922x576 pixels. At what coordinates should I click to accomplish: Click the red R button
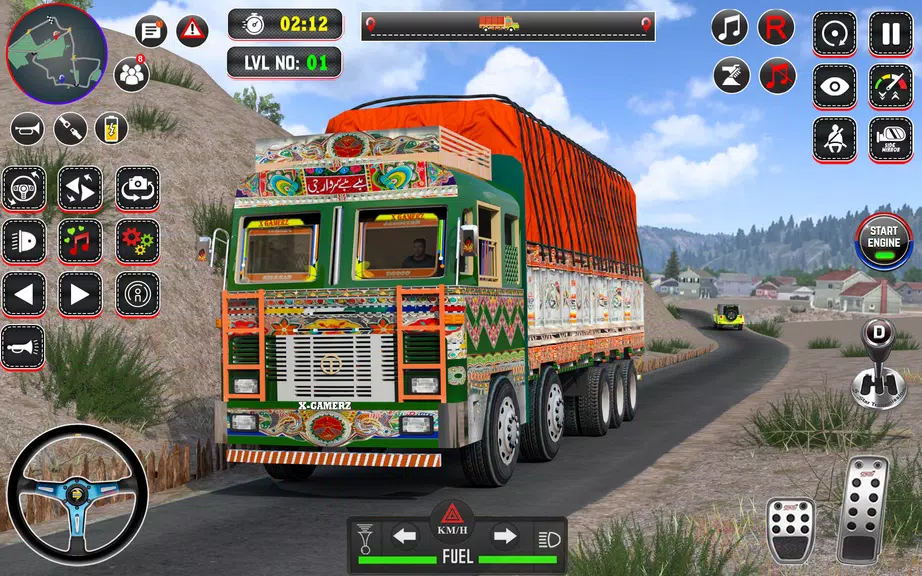click(x=776, y=28)
